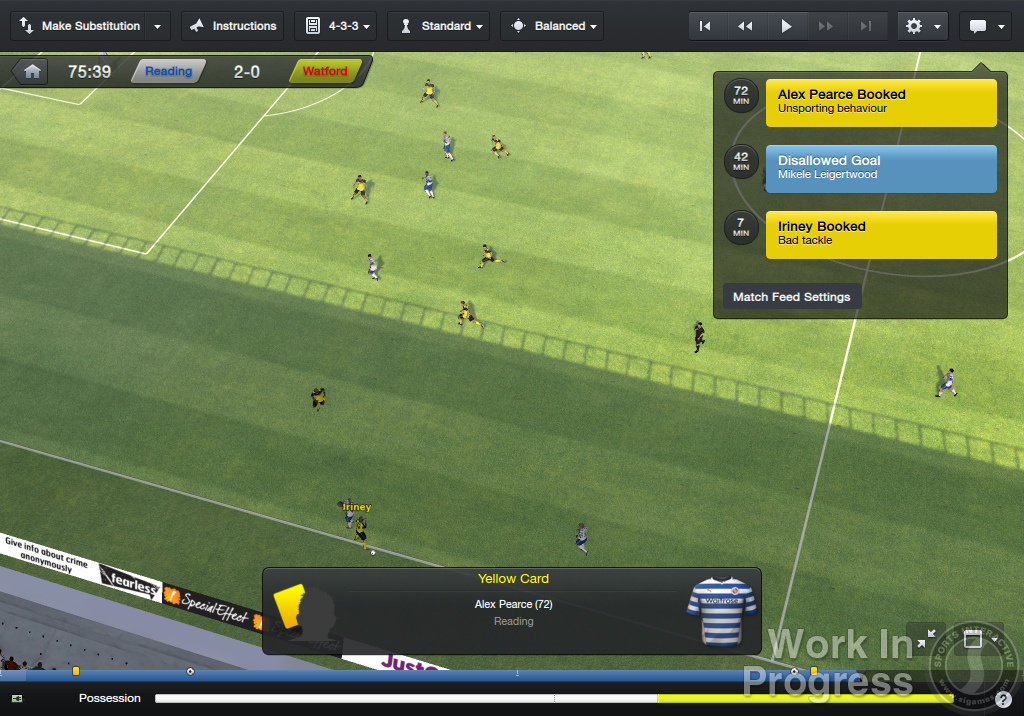The height and width of the screenshot is (716, 1024).
Task: Open the Standard mentality dropdown
Action: pos(438,26)
